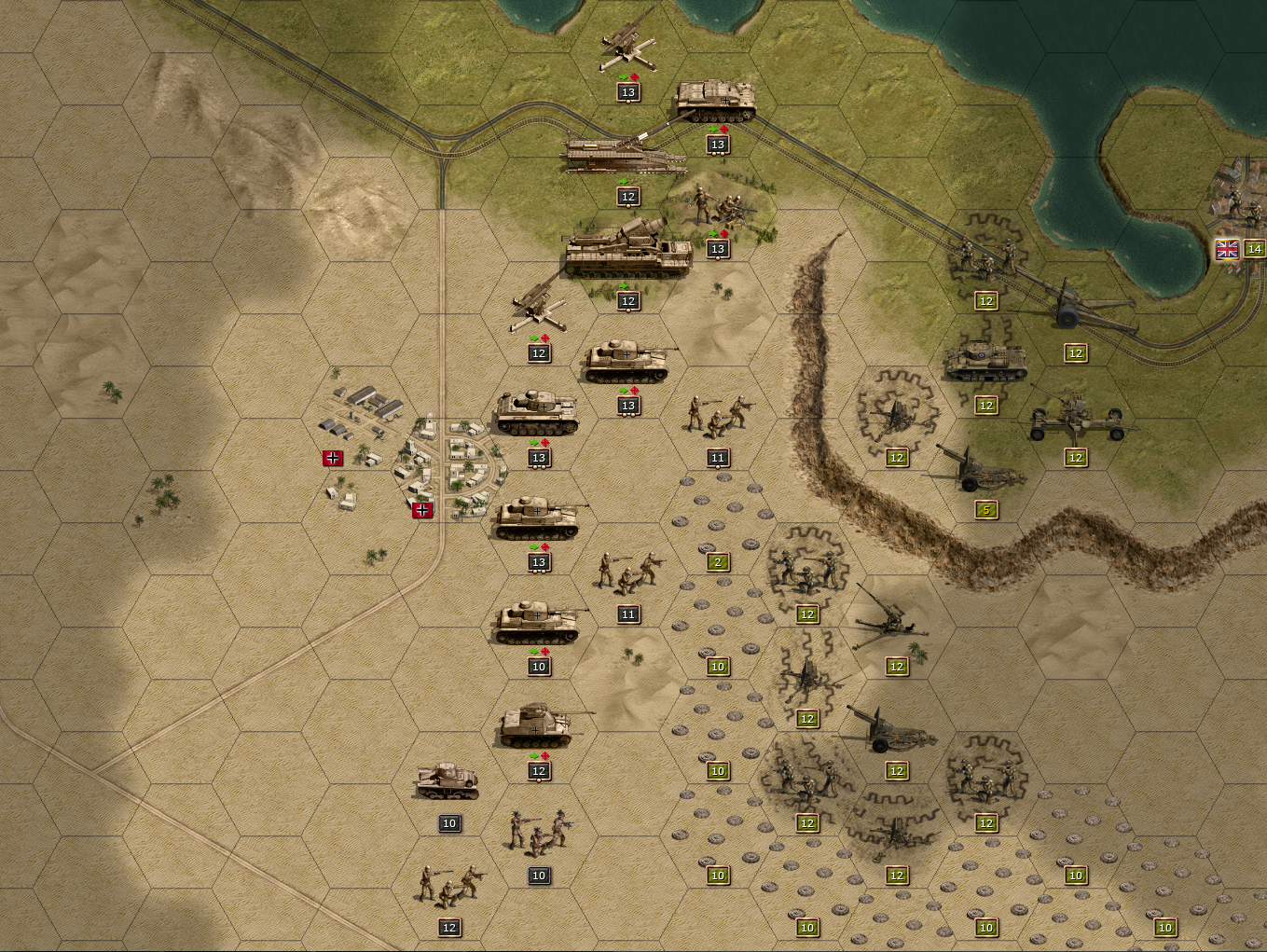Select the British artillery with strength 5
This screenshot has width=1267, height=952.
[981, 468]
